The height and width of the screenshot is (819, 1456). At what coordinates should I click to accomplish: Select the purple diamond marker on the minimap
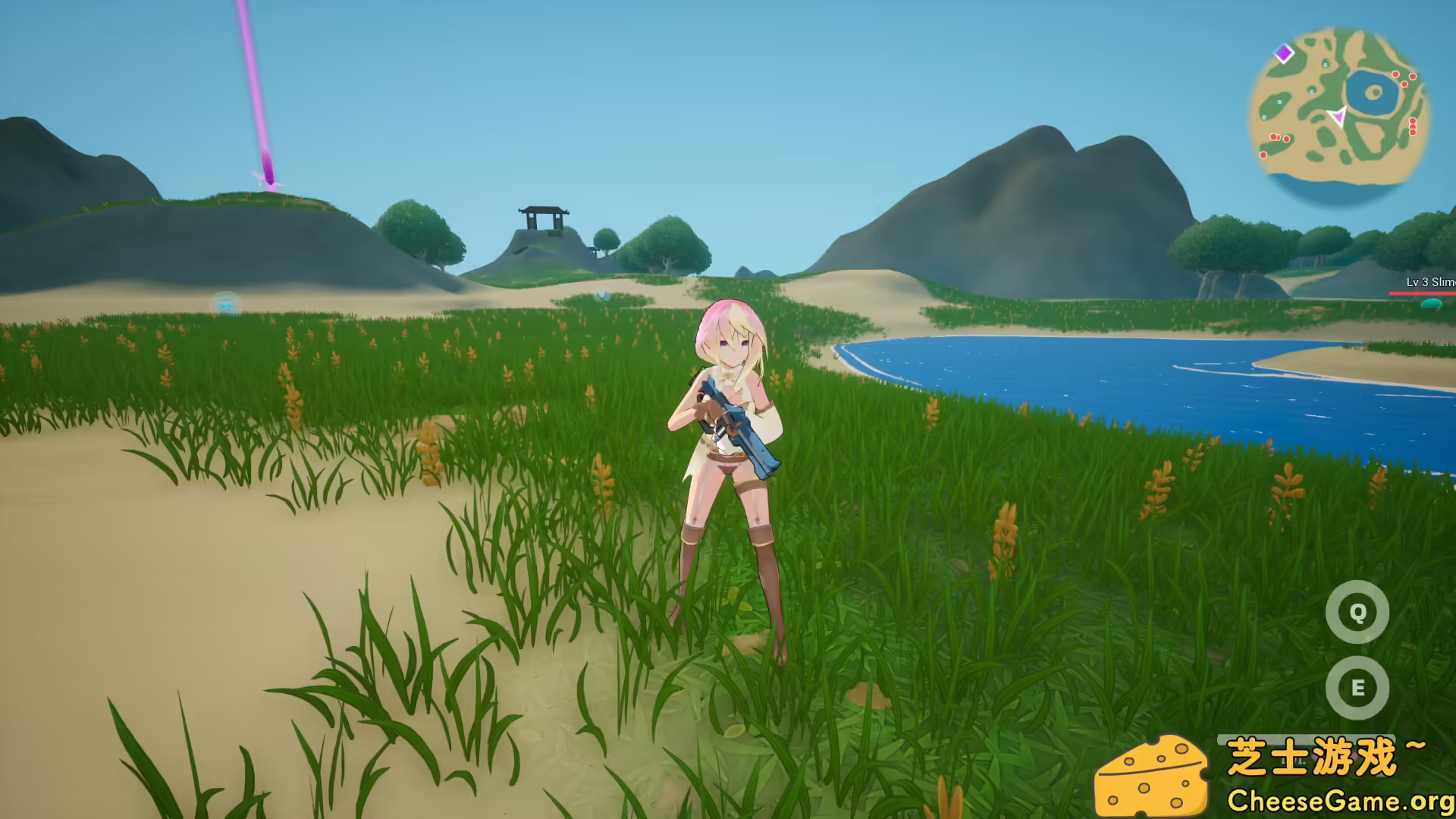pyautogui.click(x=1283, y=53)
